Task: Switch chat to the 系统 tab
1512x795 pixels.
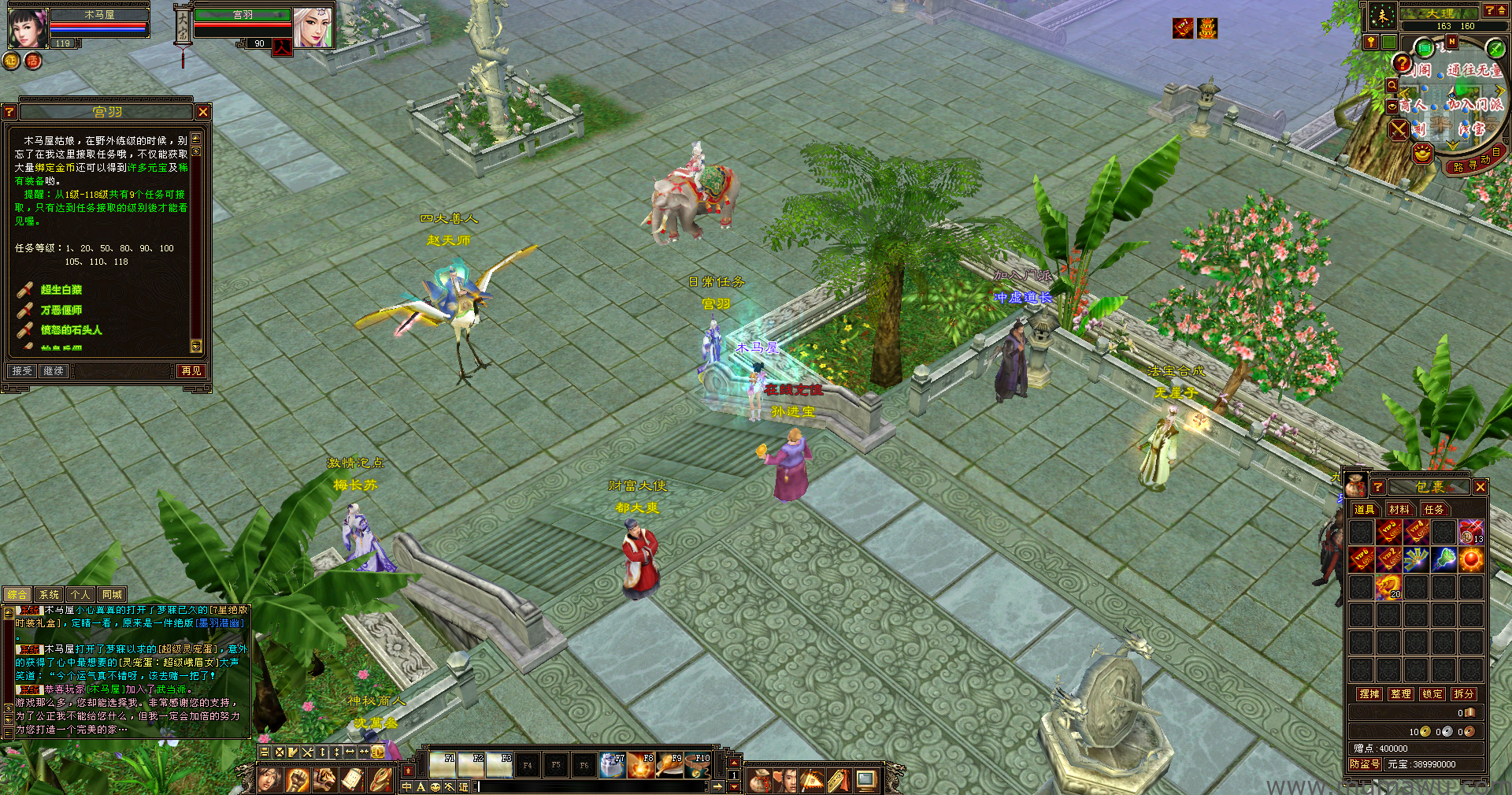Action: tap(49, 594)
